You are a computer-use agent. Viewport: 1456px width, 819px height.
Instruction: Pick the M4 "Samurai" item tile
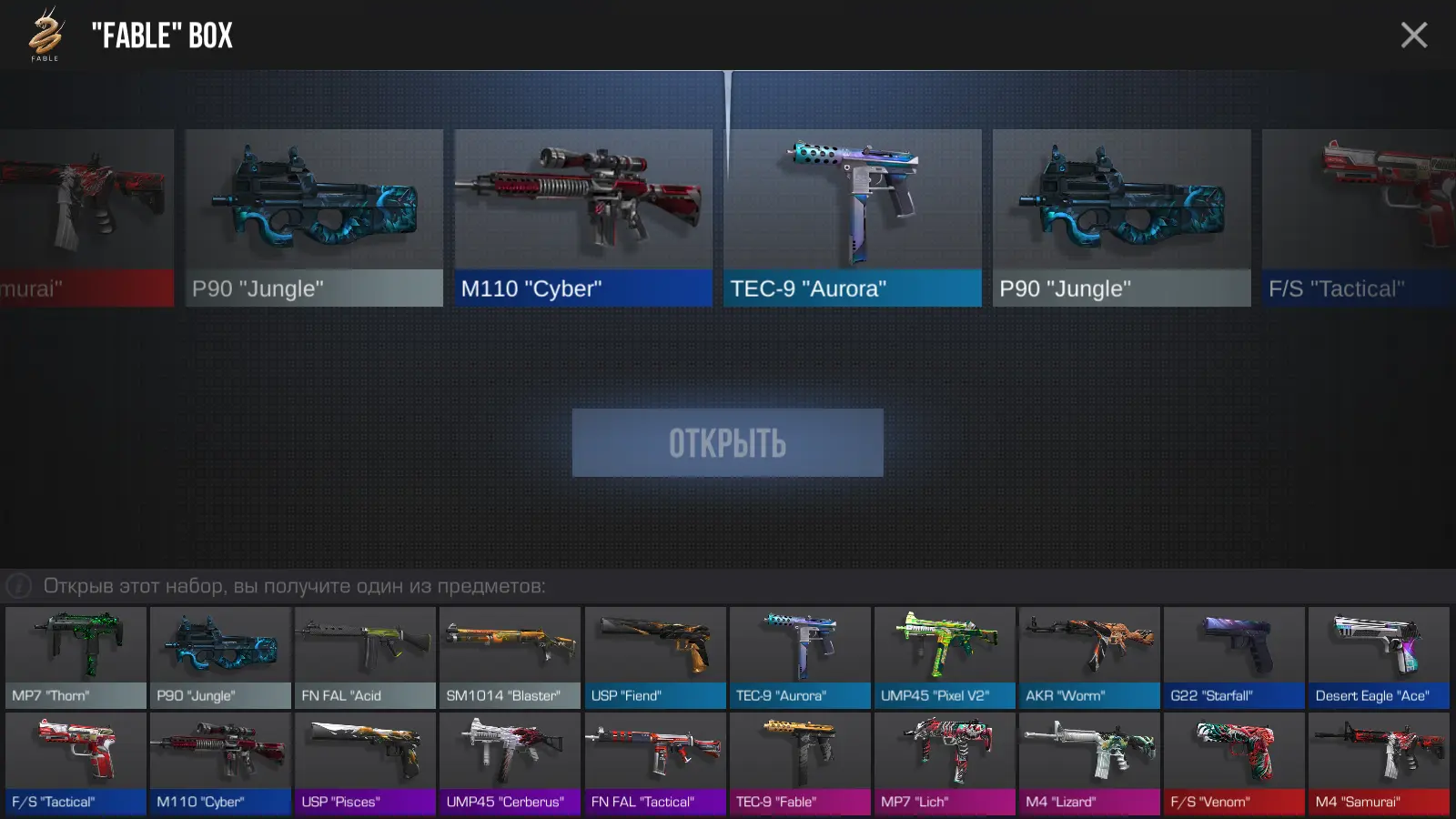pos(1379,763)
